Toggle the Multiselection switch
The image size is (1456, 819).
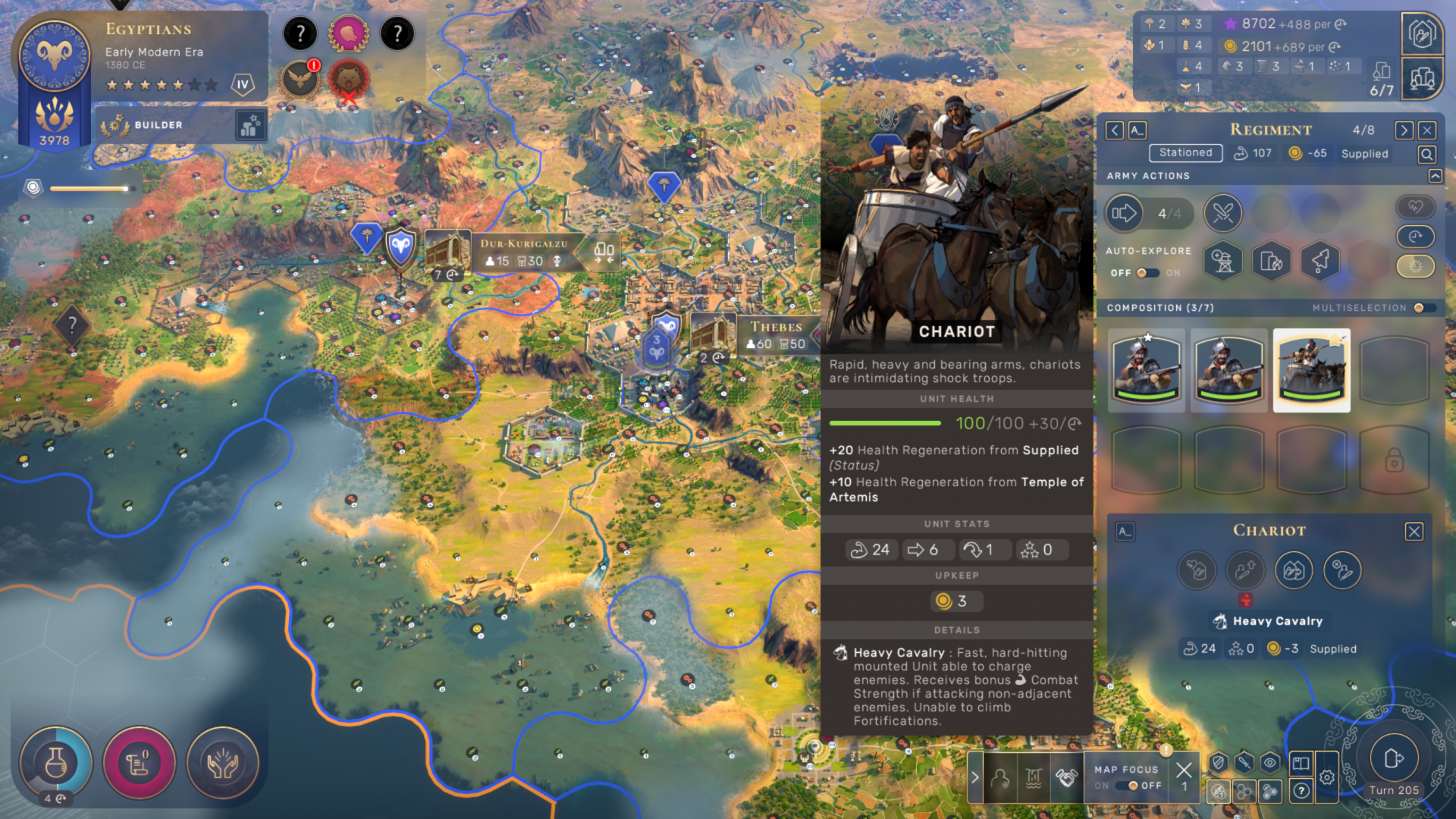click(1423, 308)
